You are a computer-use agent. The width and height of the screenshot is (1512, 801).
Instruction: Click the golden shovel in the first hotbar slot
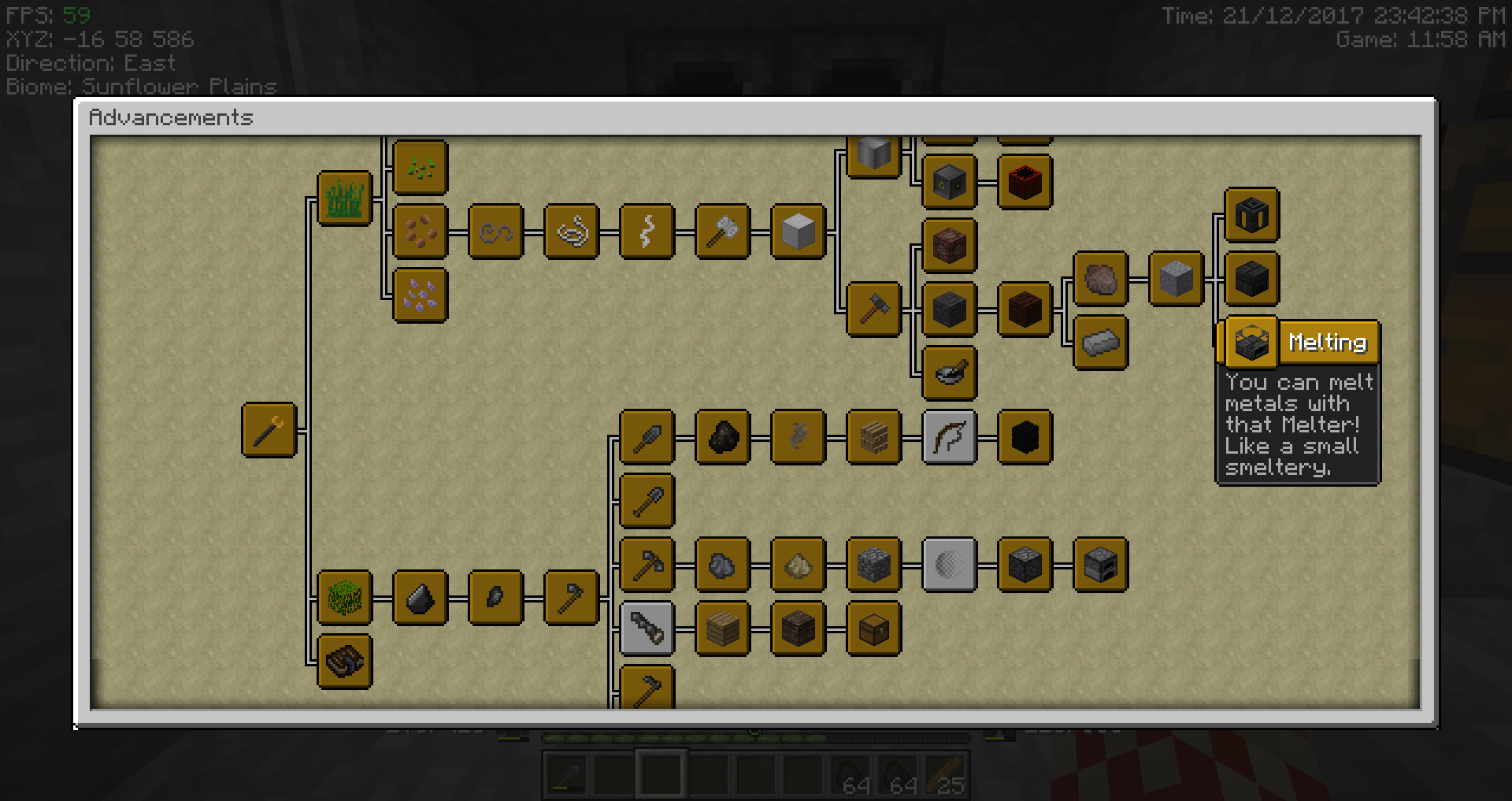pos(566,776)
